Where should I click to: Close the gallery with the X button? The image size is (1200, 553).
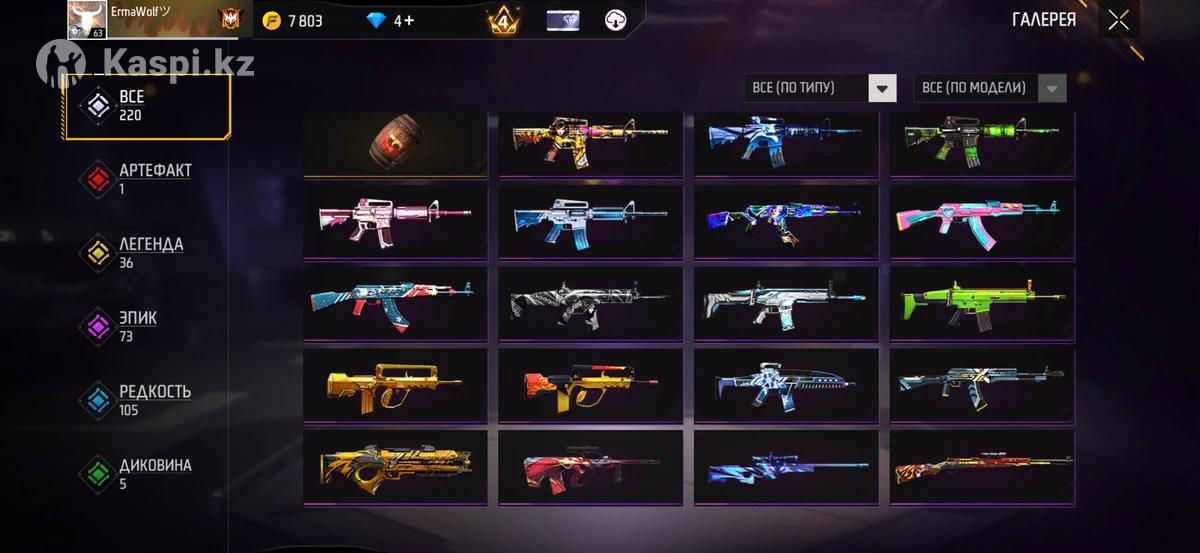[x=1118, y=20]
